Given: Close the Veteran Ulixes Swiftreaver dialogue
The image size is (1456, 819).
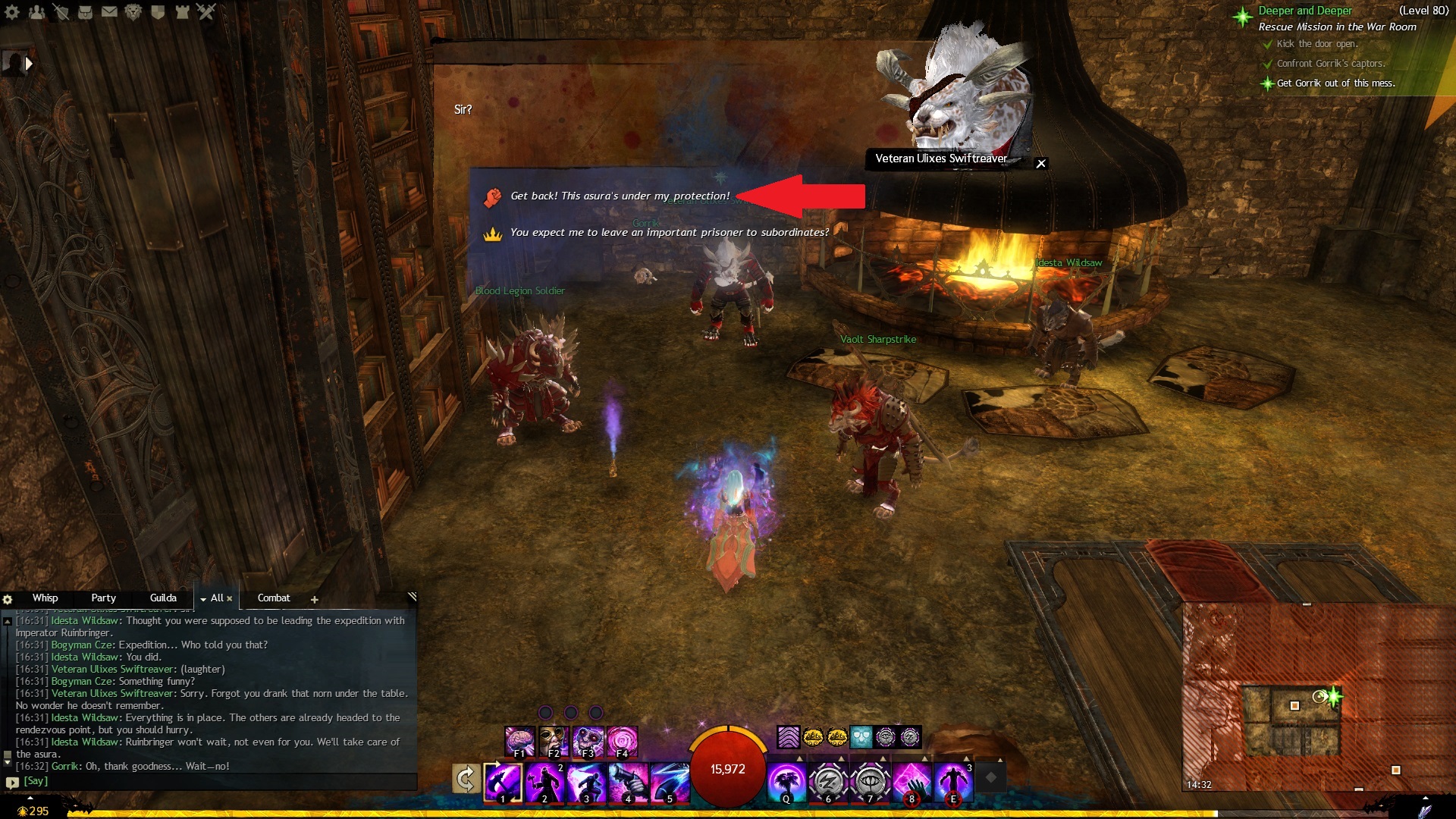Looking at the screenshot, I should [1041, 164].
